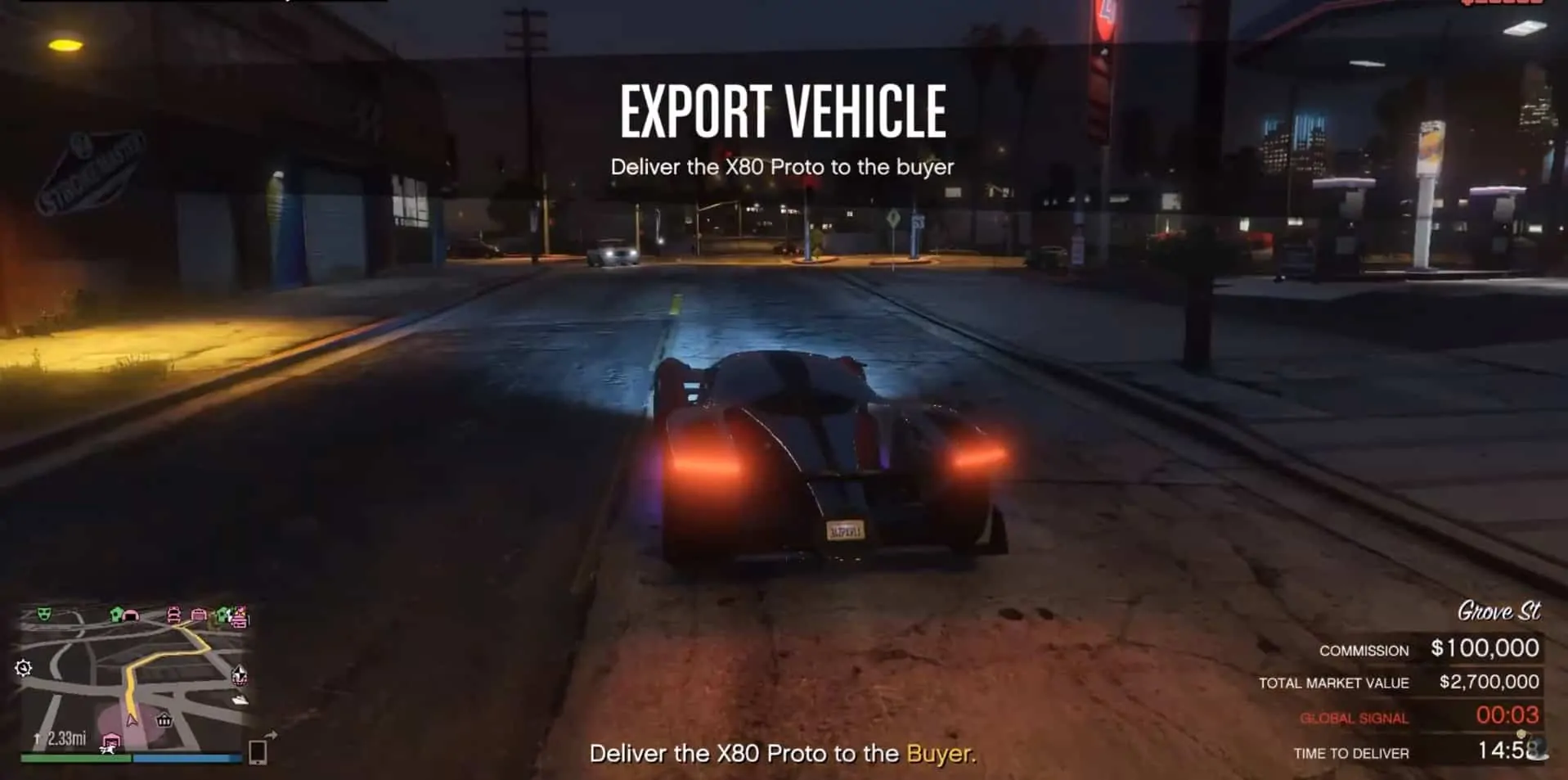This screenshot has height=780, width=1568.
Task: Click the white player arrow on the minimap
Action: pos(131,720)
